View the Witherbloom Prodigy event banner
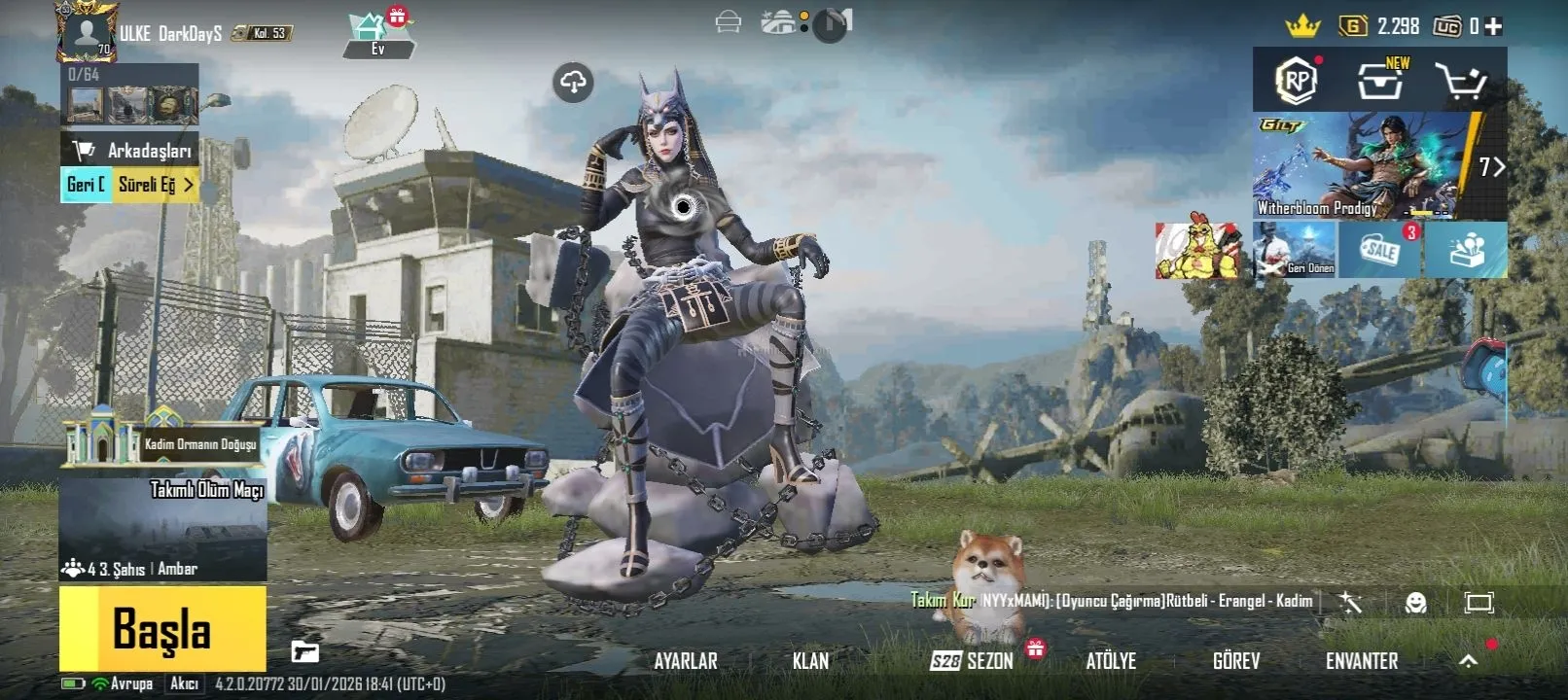Viewport: 1568px width, 700px height. point(1362,165)
